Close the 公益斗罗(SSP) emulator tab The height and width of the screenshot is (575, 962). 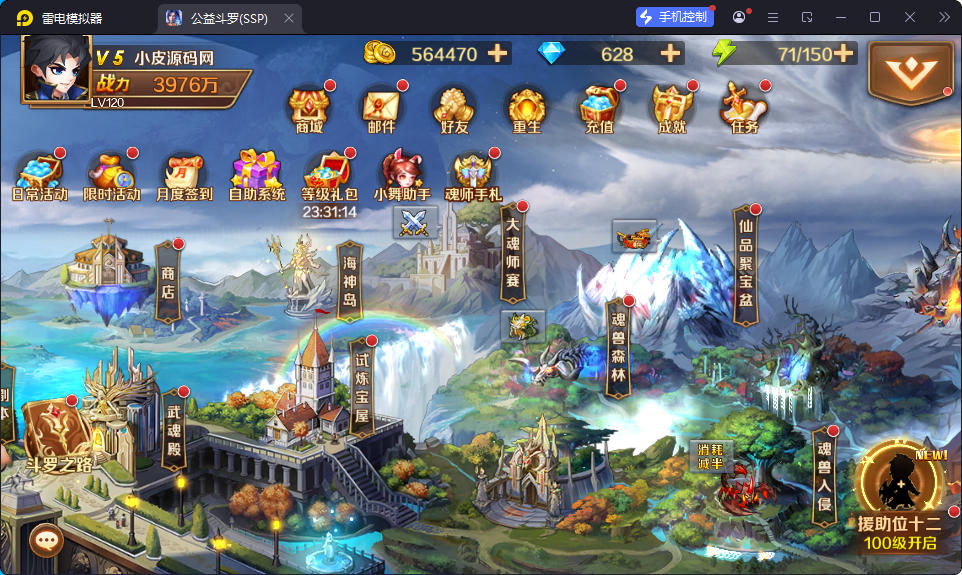(289, 18)
